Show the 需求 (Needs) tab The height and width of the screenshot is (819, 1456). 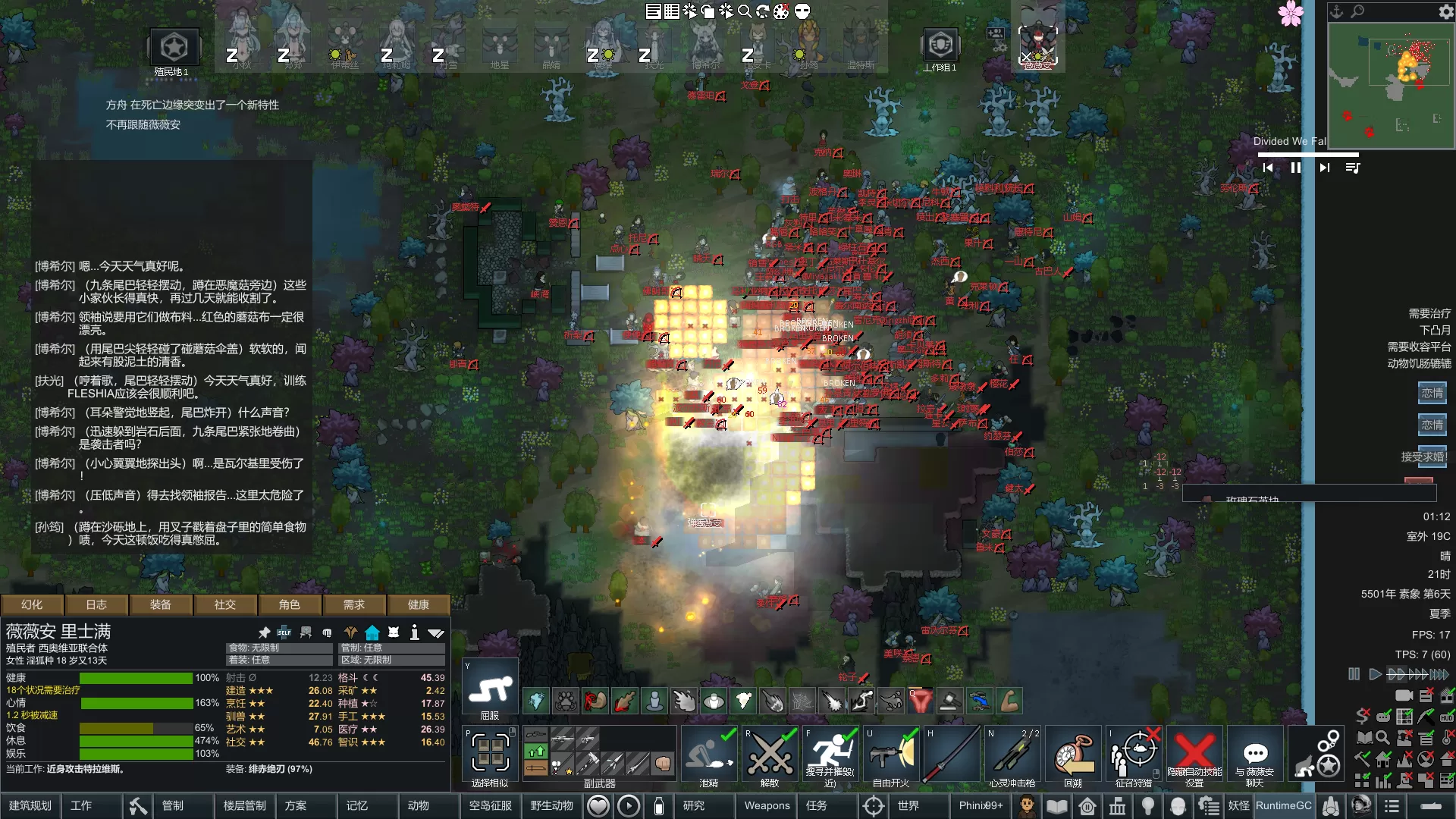[354, 604]
